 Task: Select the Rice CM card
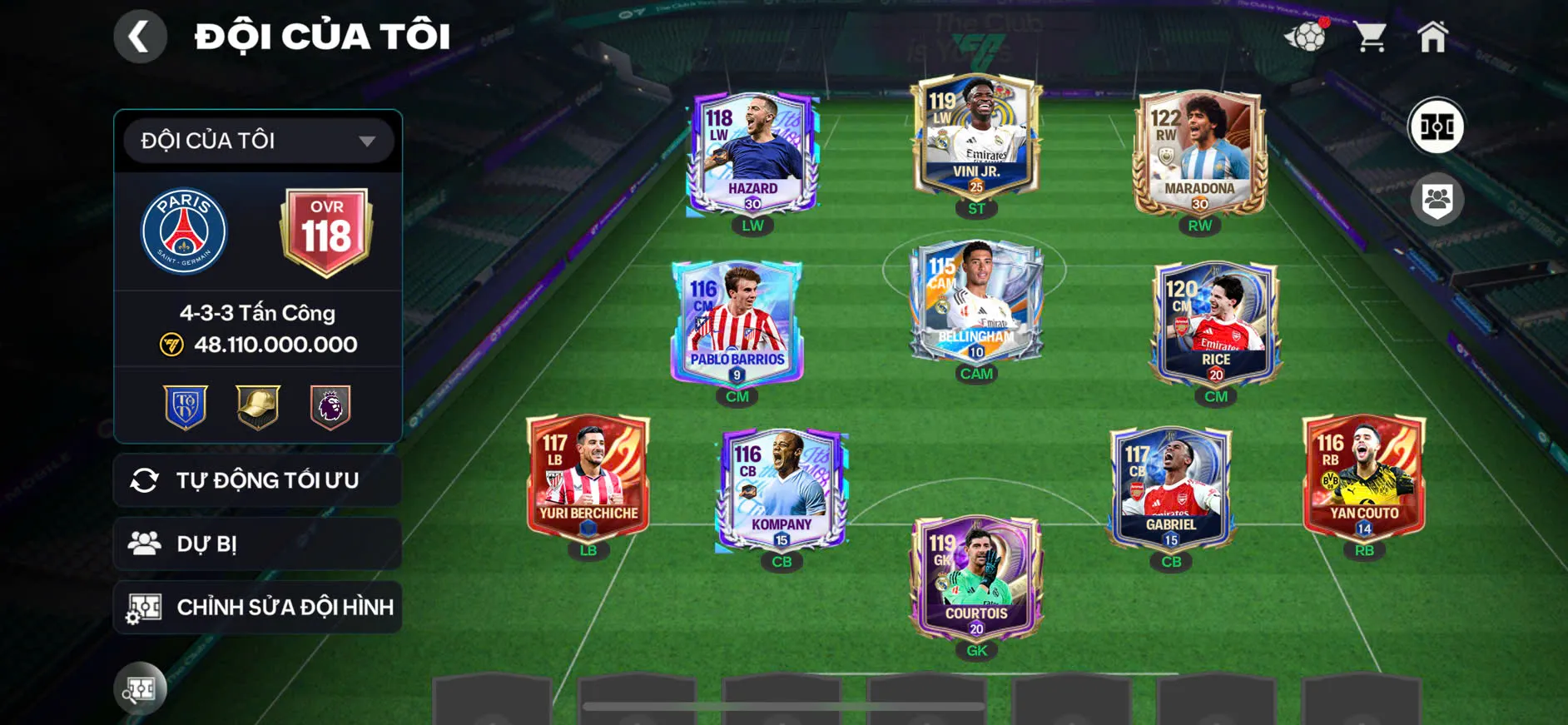[x=1215, y=325]
